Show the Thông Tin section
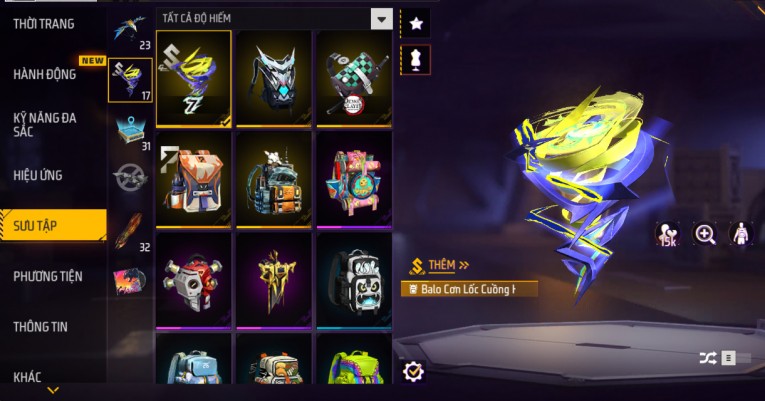 click(x=42, y=326)
